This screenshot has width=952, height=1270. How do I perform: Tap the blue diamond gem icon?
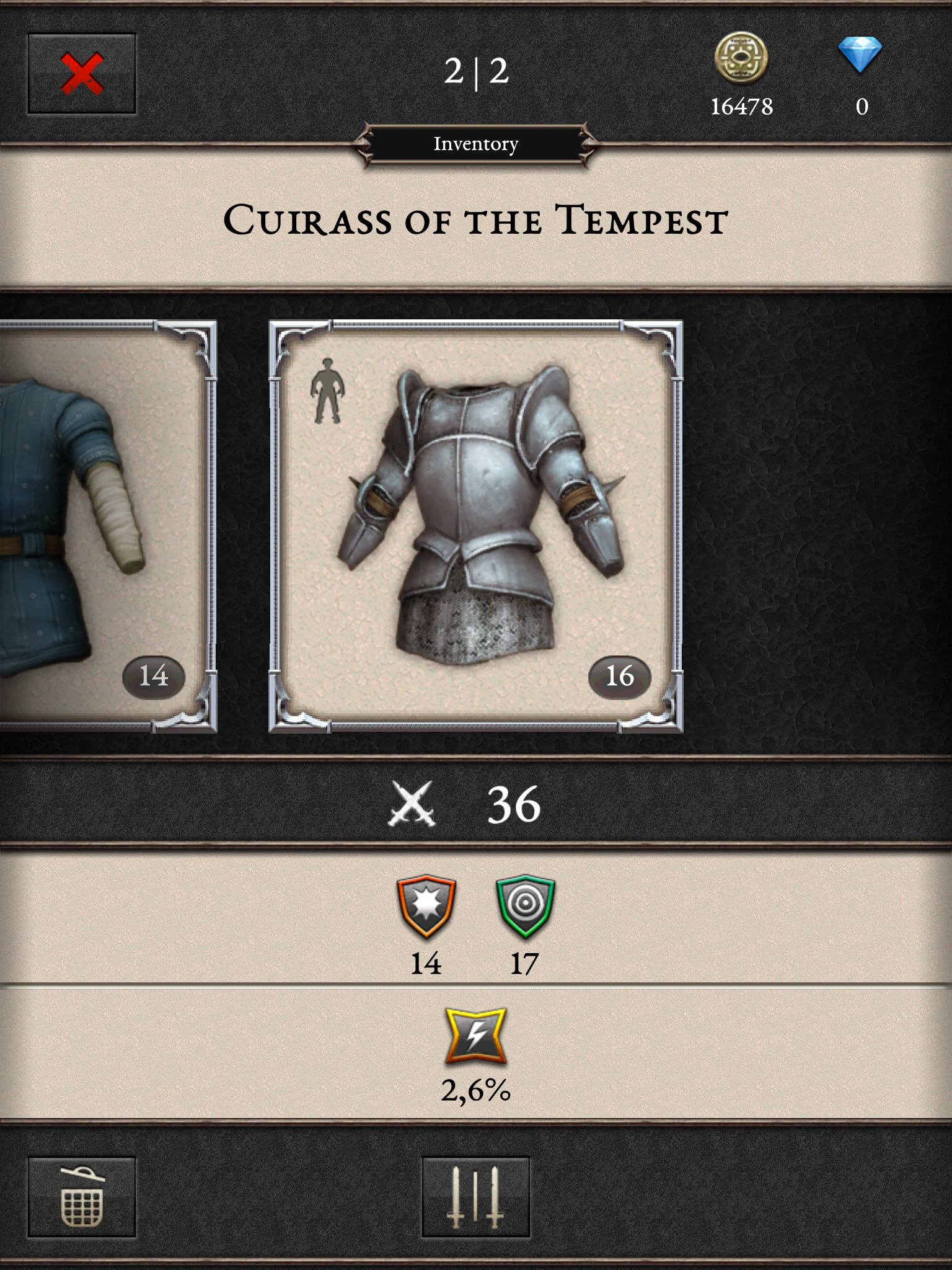tap(860, 55)
